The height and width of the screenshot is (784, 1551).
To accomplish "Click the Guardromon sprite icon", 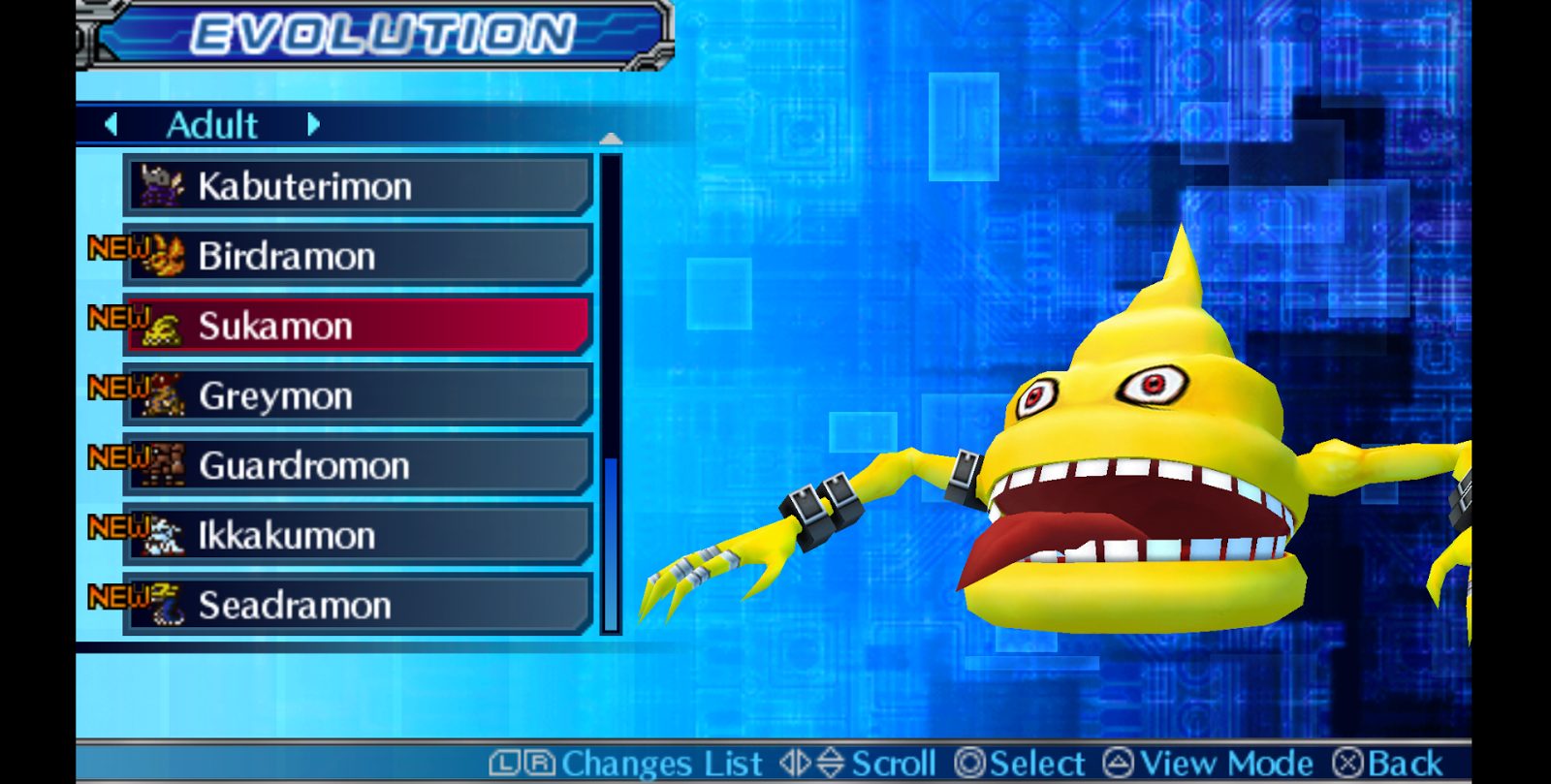I will (x=167, y=465).
